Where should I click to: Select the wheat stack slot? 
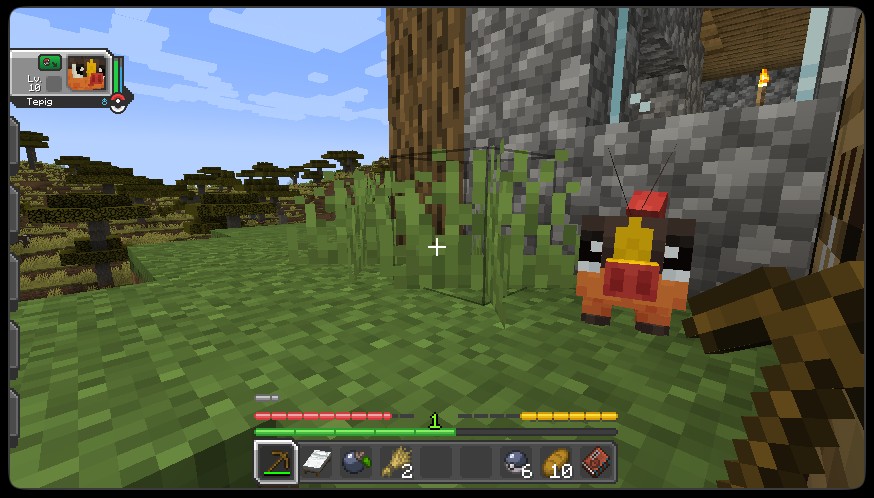click(396, 462)
